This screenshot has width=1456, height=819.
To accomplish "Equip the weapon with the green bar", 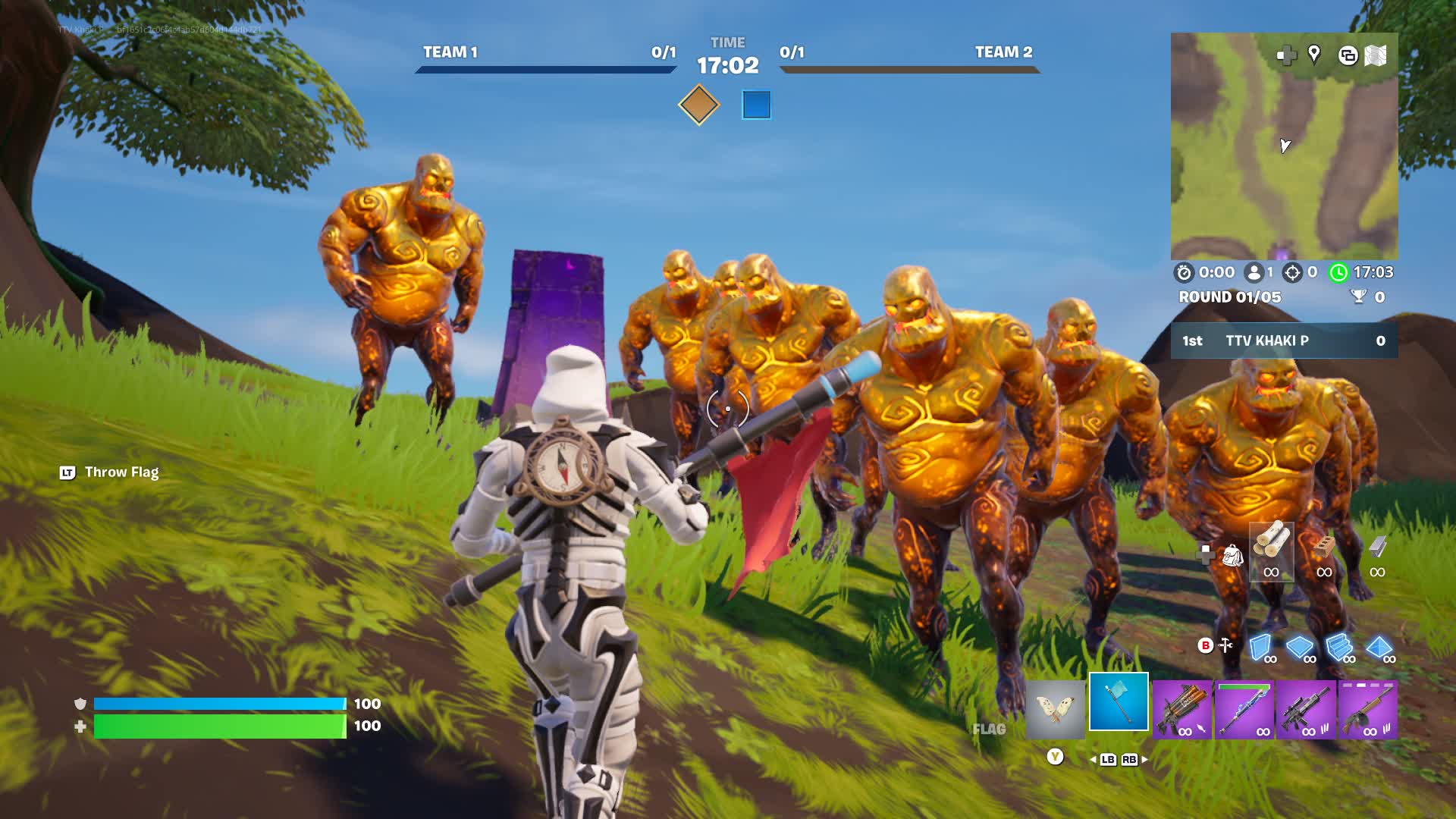I will (1244, 710).
